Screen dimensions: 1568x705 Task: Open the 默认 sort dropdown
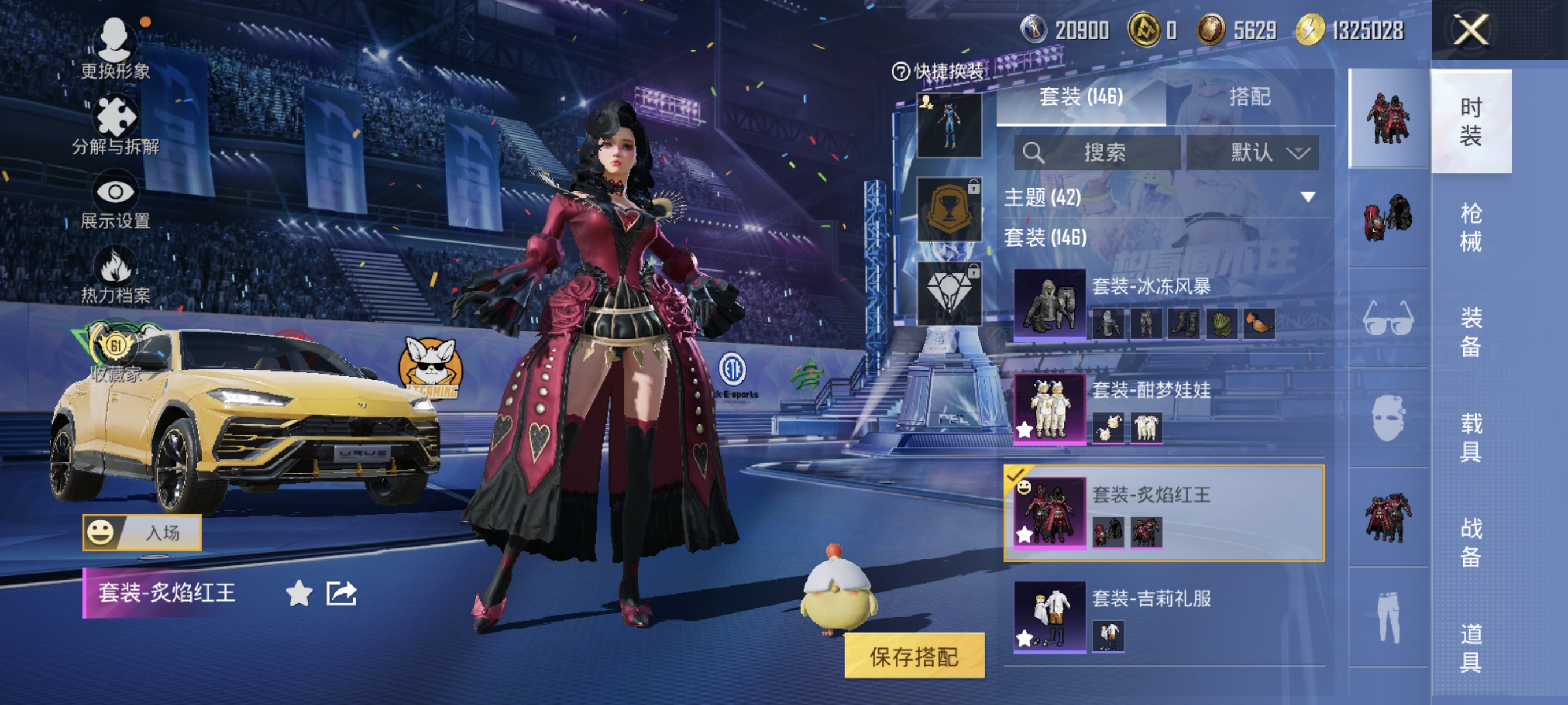pos(1253,152)
